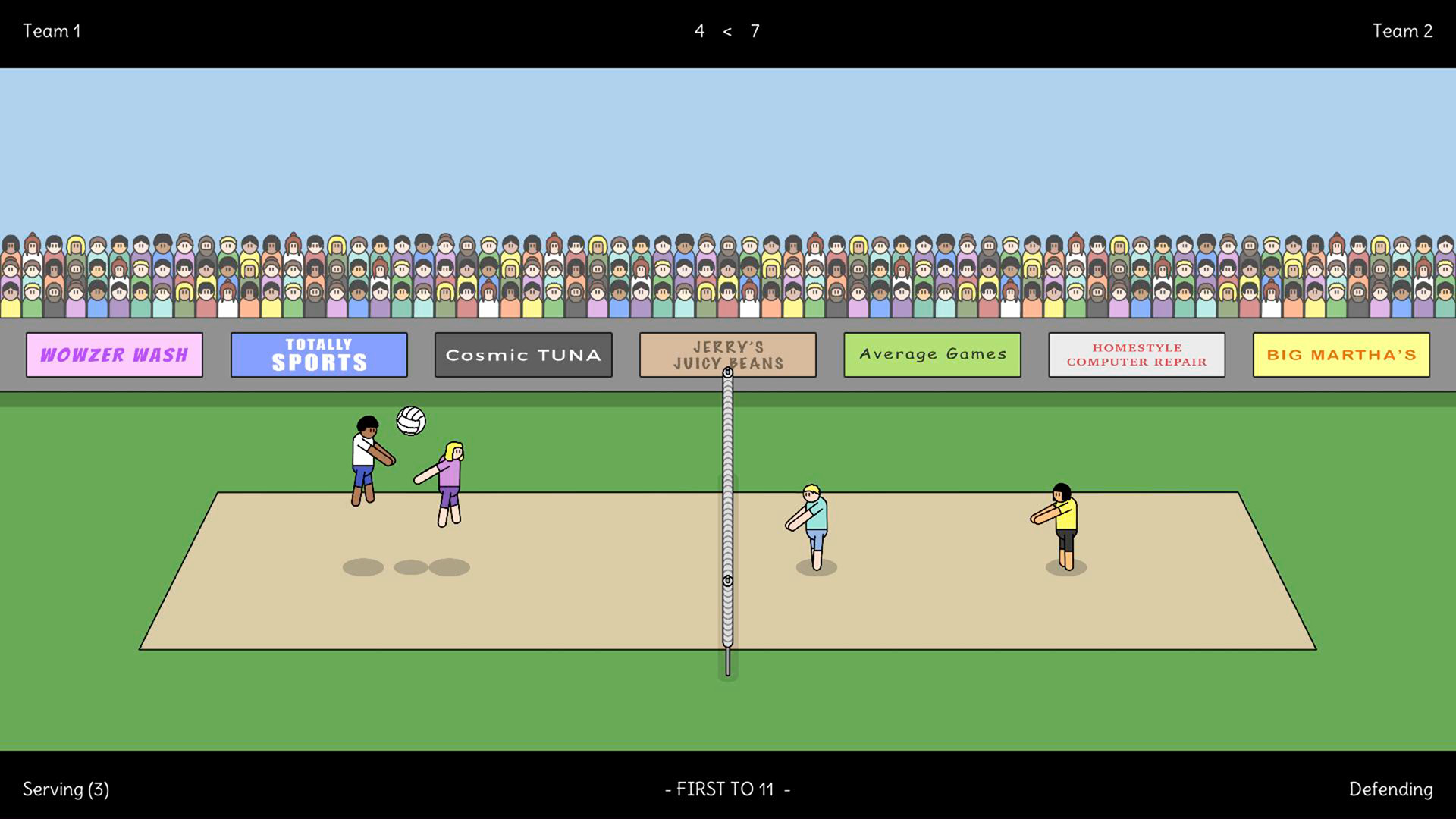The height and width of the screenshot is (819, 1456).
Task: Click the 4 < 7 score display
Action: click(726, 31)
